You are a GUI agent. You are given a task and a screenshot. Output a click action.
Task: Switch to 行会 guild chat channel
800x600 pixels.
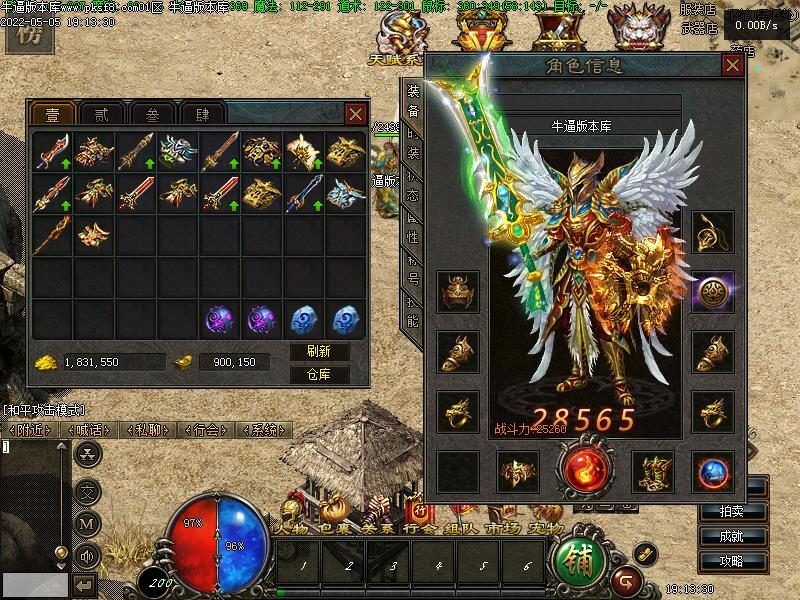point(205,430)
